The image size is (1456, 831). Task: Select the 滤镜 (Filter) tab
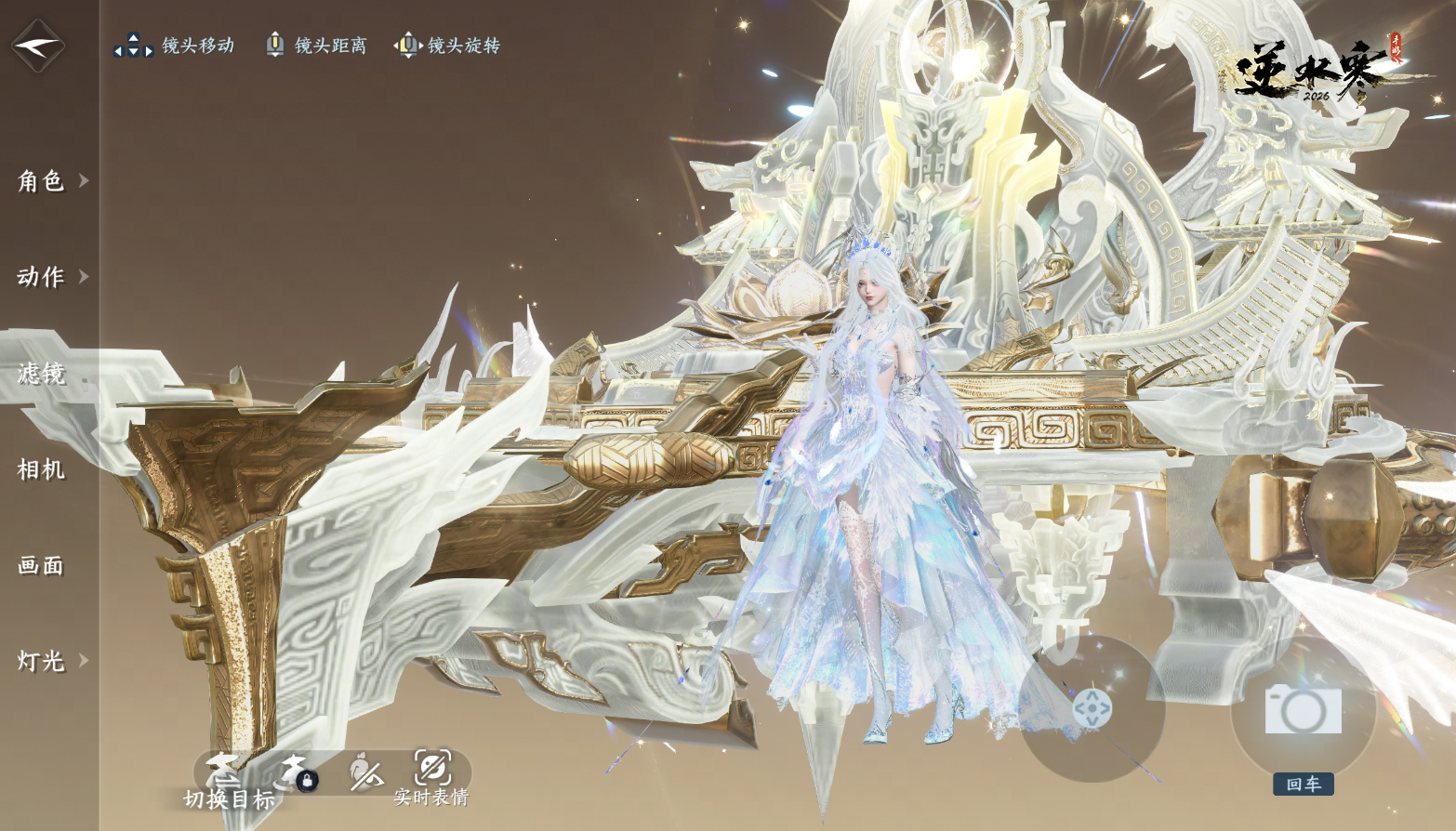42,374
